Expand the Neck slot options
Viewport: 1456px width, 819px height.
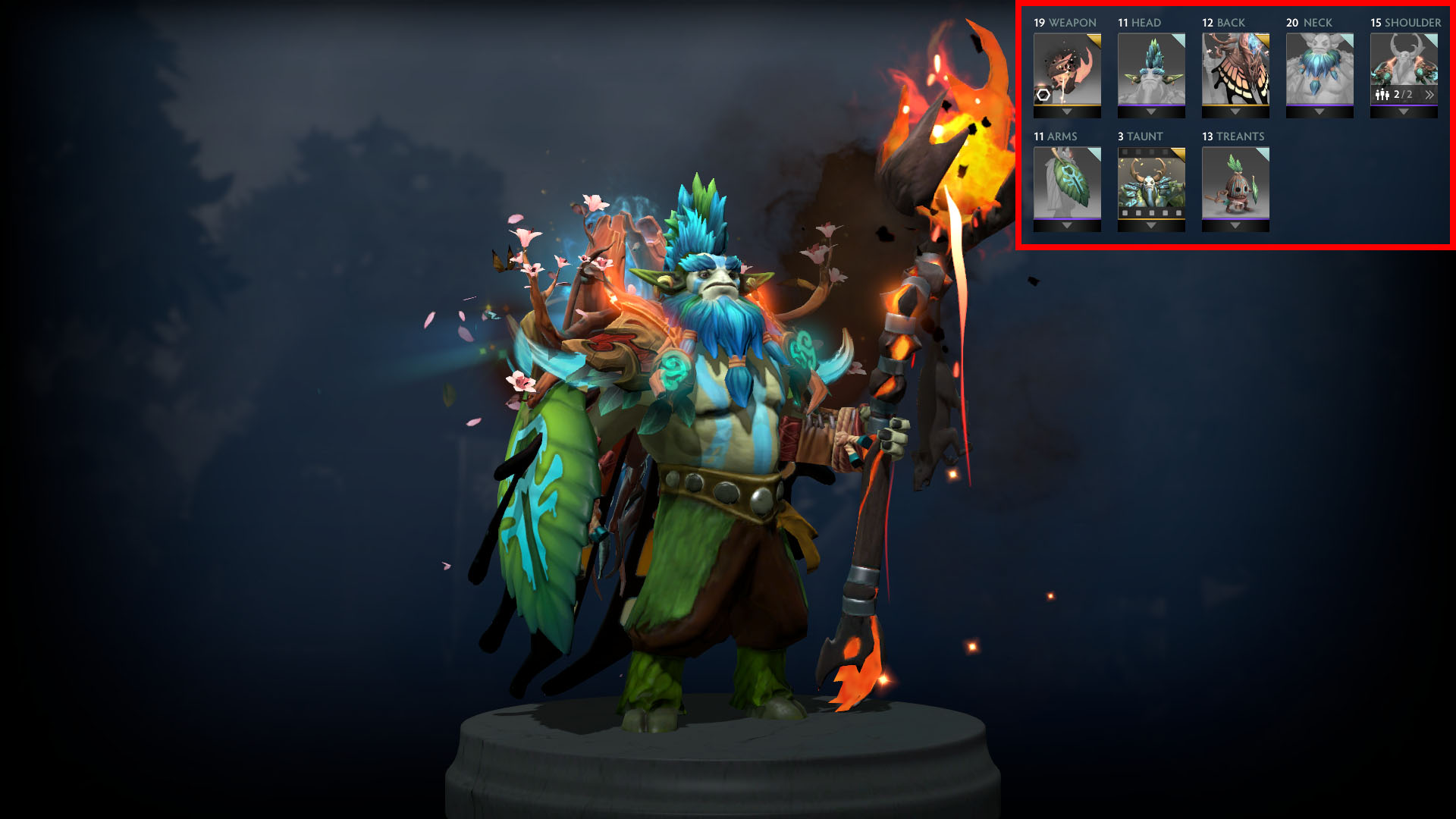tap(1318, 112)
